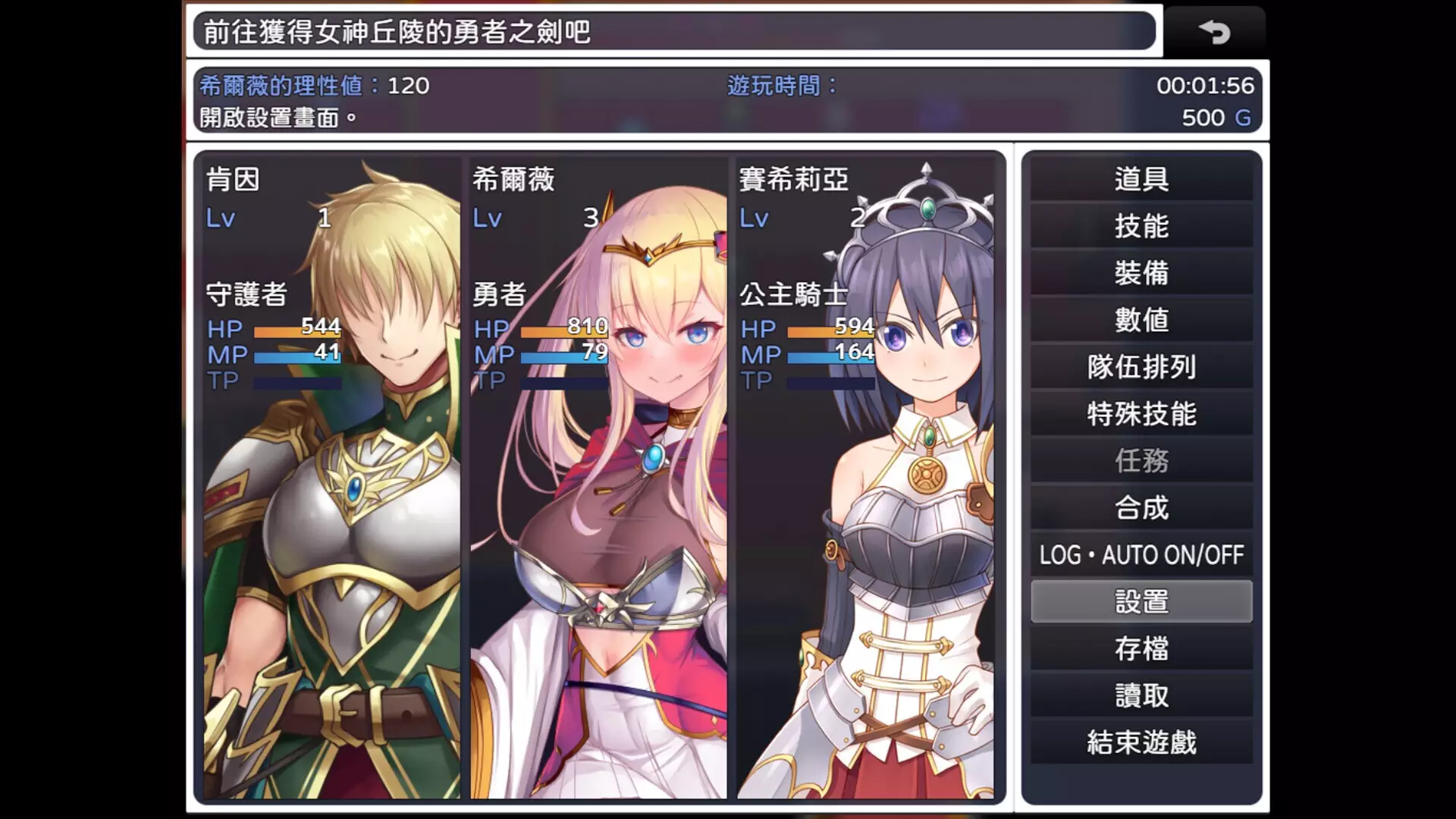
Task: Select 隊伍排列 to arrange the party
Action: click(1144, 368)
